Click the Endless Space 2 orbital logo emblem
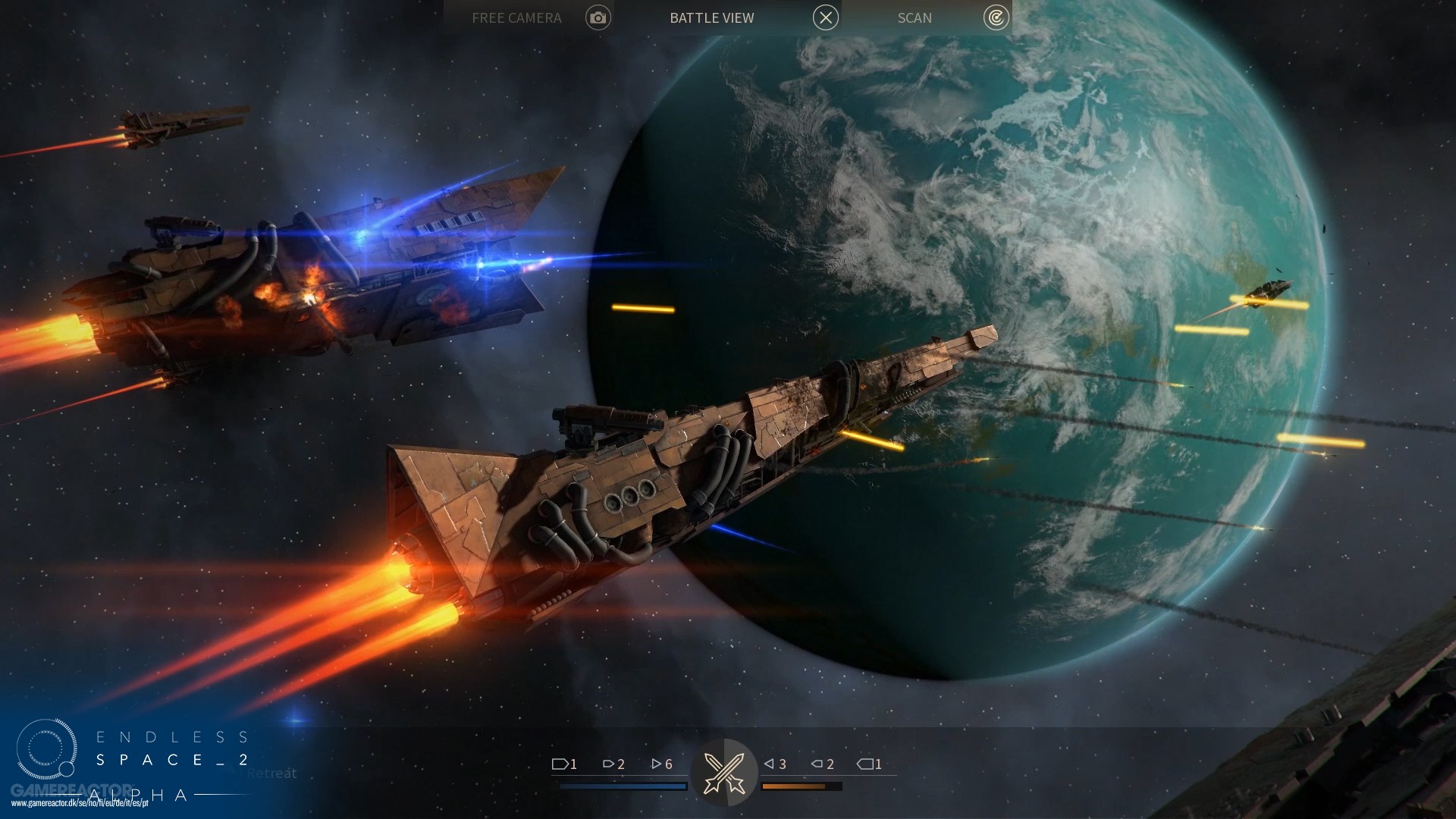 pos(47,749)
